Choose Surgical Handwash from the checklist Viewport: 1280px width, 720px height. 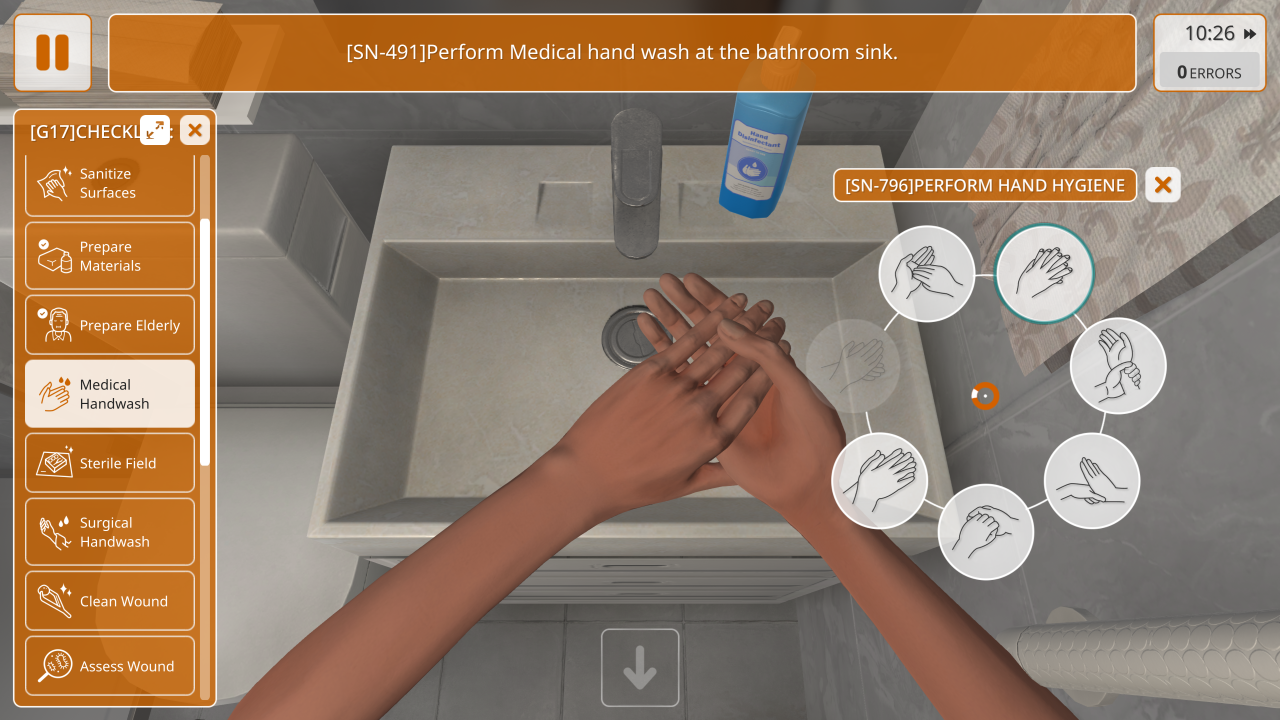110,532
